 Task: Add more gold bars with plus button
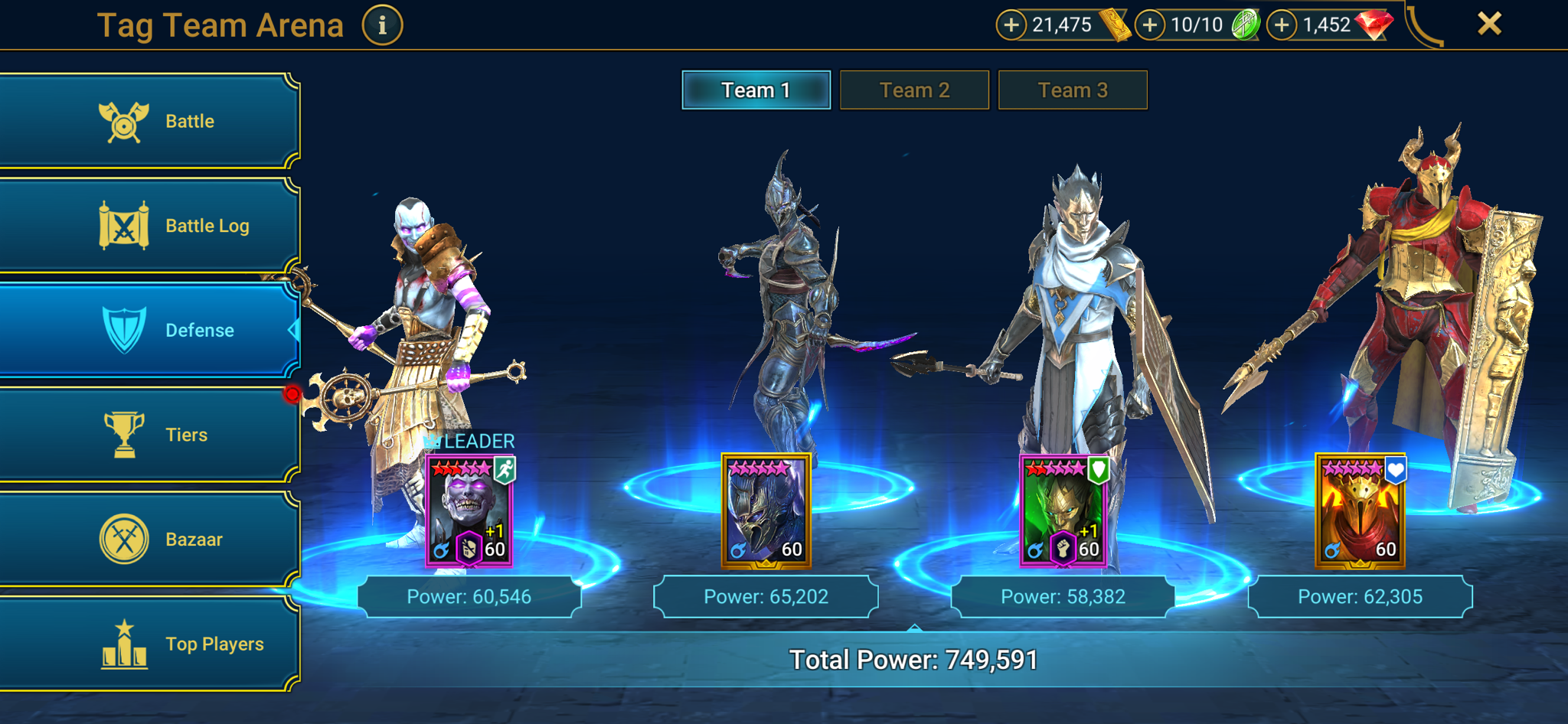click(1011, 25)
